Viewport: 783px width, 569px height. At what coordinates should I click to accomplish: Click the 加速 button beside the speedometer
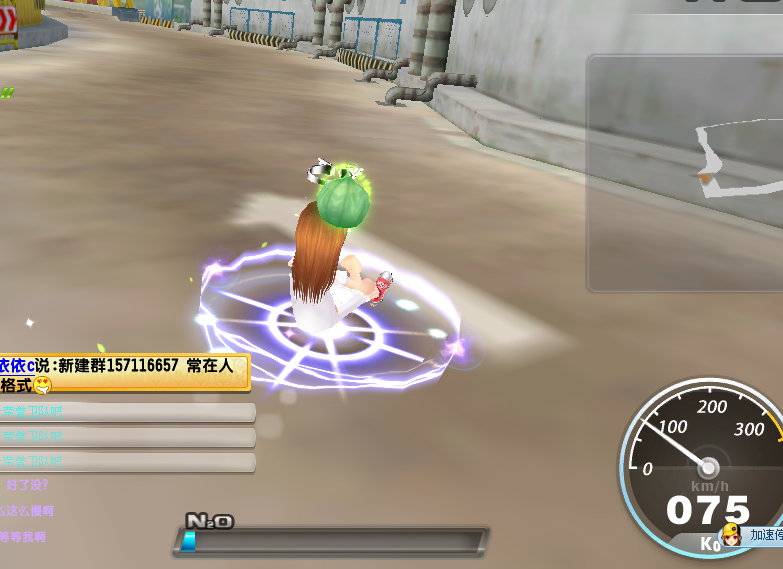coord(766,535)
